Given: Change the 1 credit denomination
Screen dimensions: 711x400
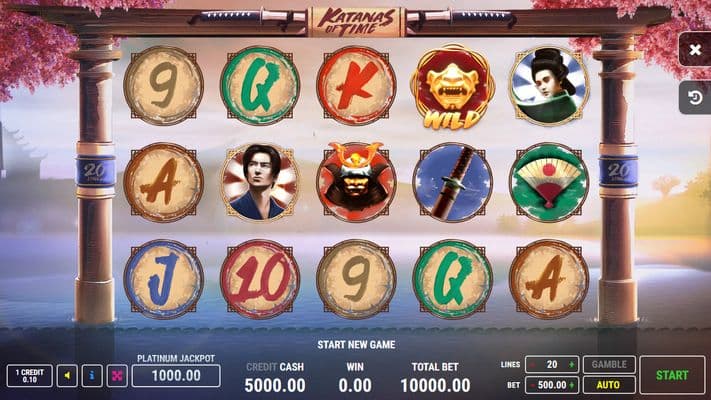Looking at the screenshot, I should pos(29,376).
